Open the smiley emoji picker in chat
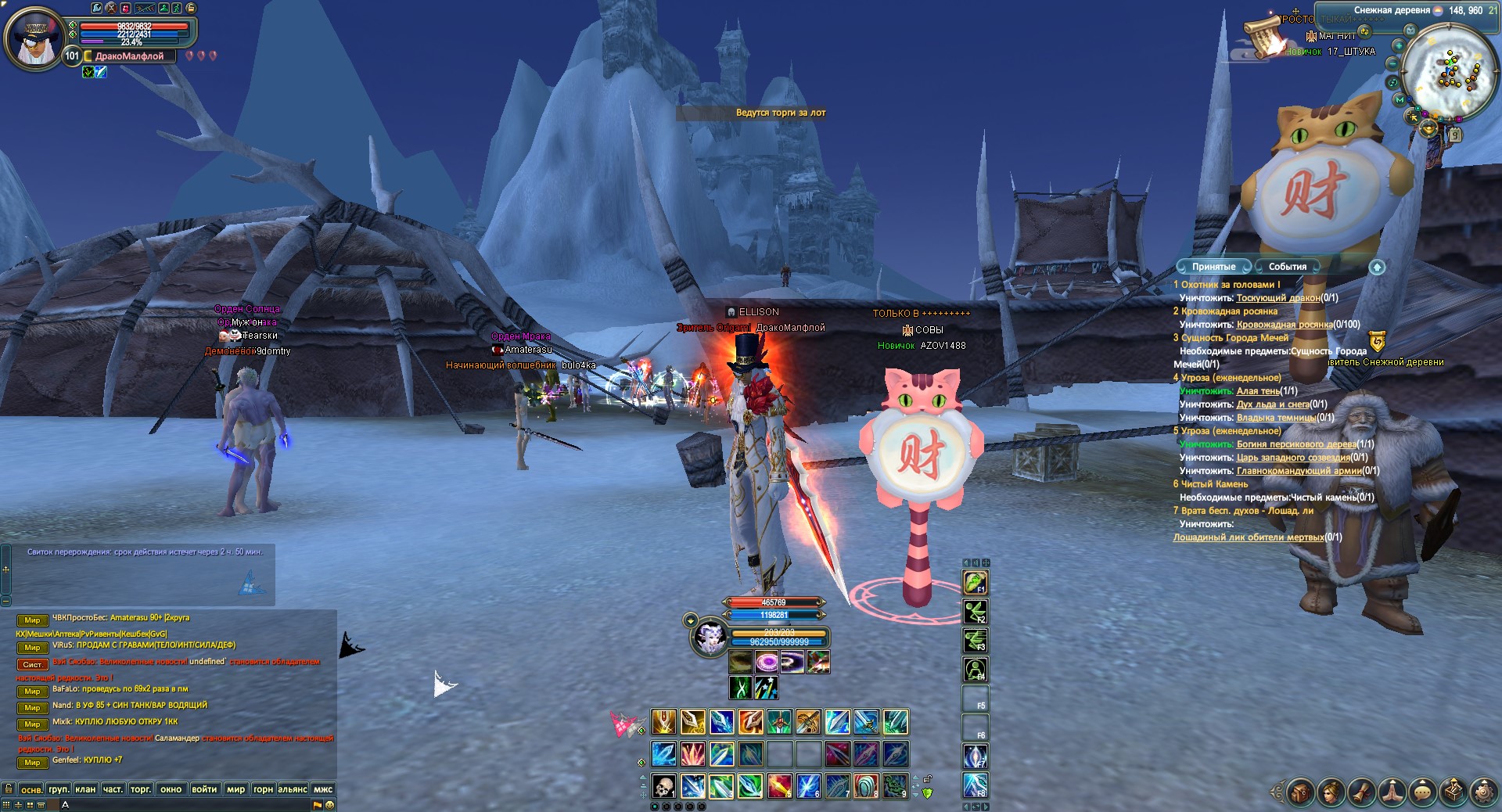Screen dimensions: 1502x812 [329, 804]
